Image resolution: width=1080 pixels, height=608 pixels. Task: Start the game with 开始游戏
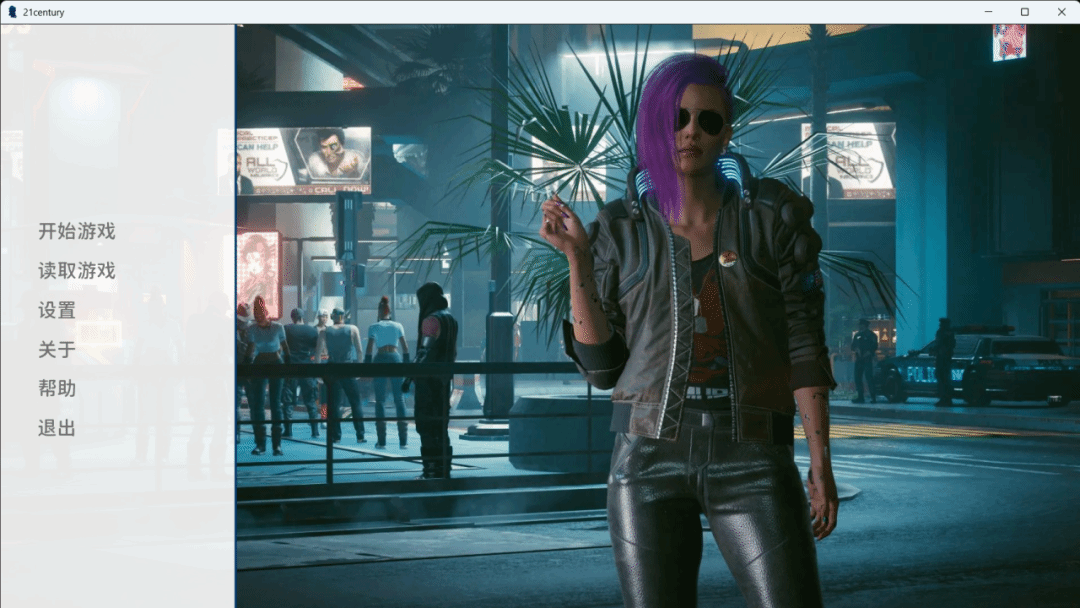pos(77,231)
